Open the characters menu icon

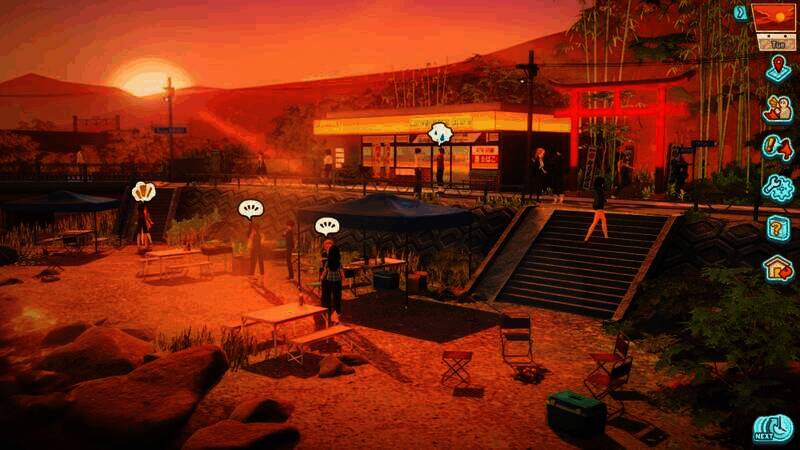(778, 109)
